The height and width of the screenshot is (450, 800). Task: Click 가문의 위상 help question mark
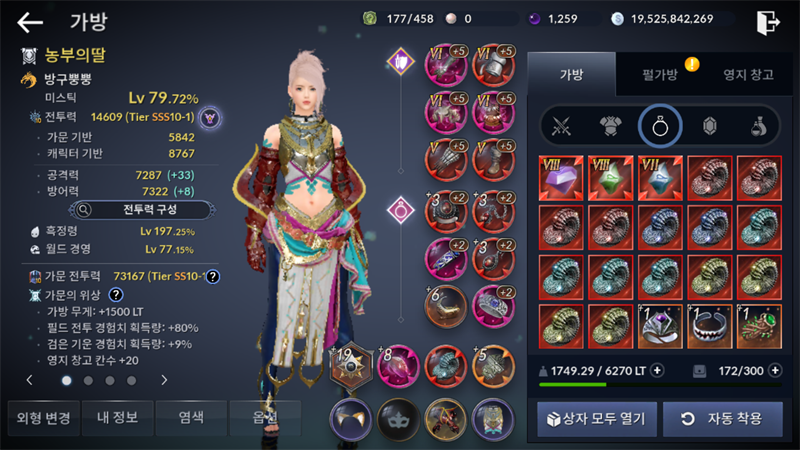[116, 295]
